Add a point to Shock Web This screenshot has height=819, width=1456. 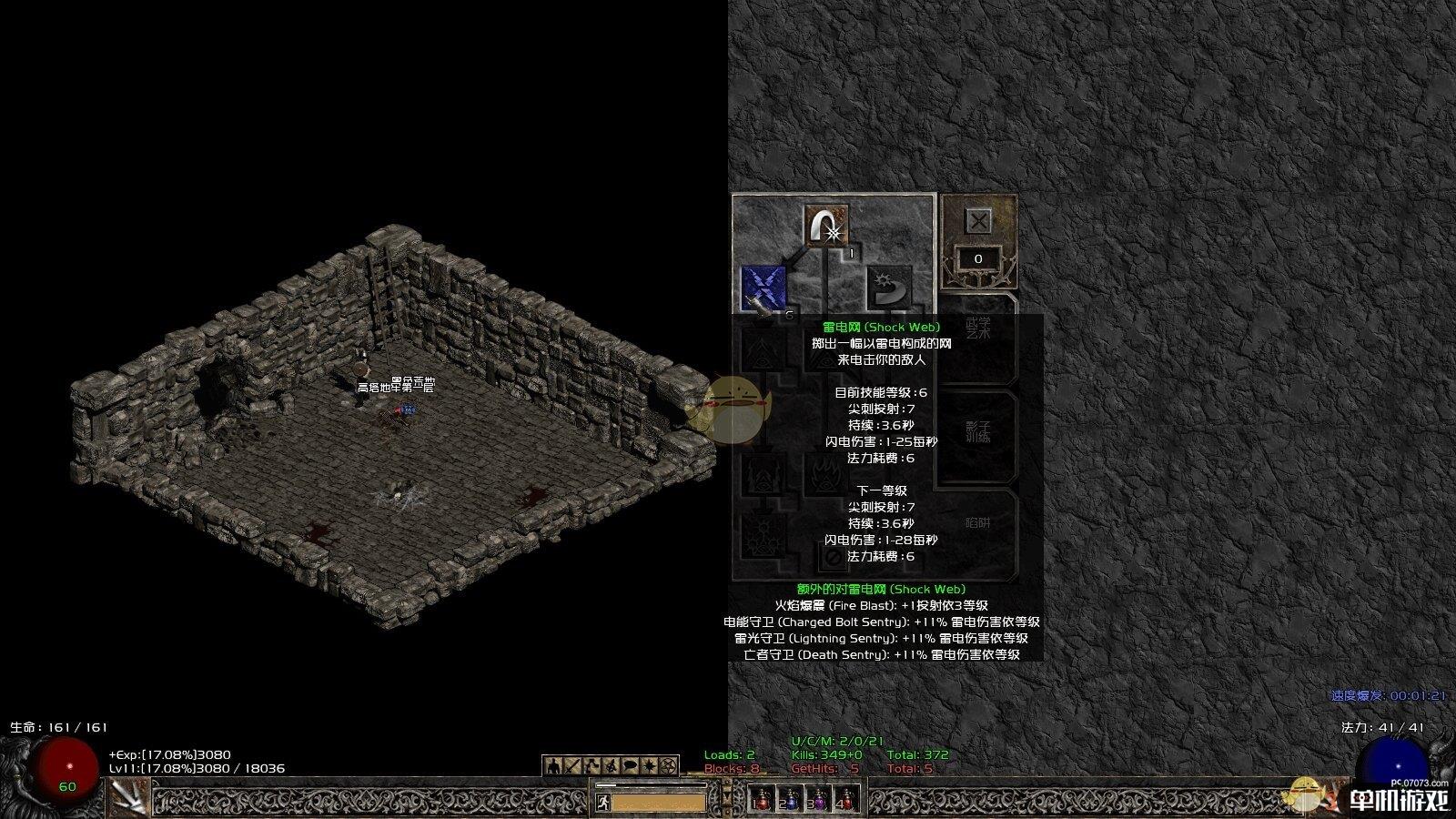pos(763,288)
